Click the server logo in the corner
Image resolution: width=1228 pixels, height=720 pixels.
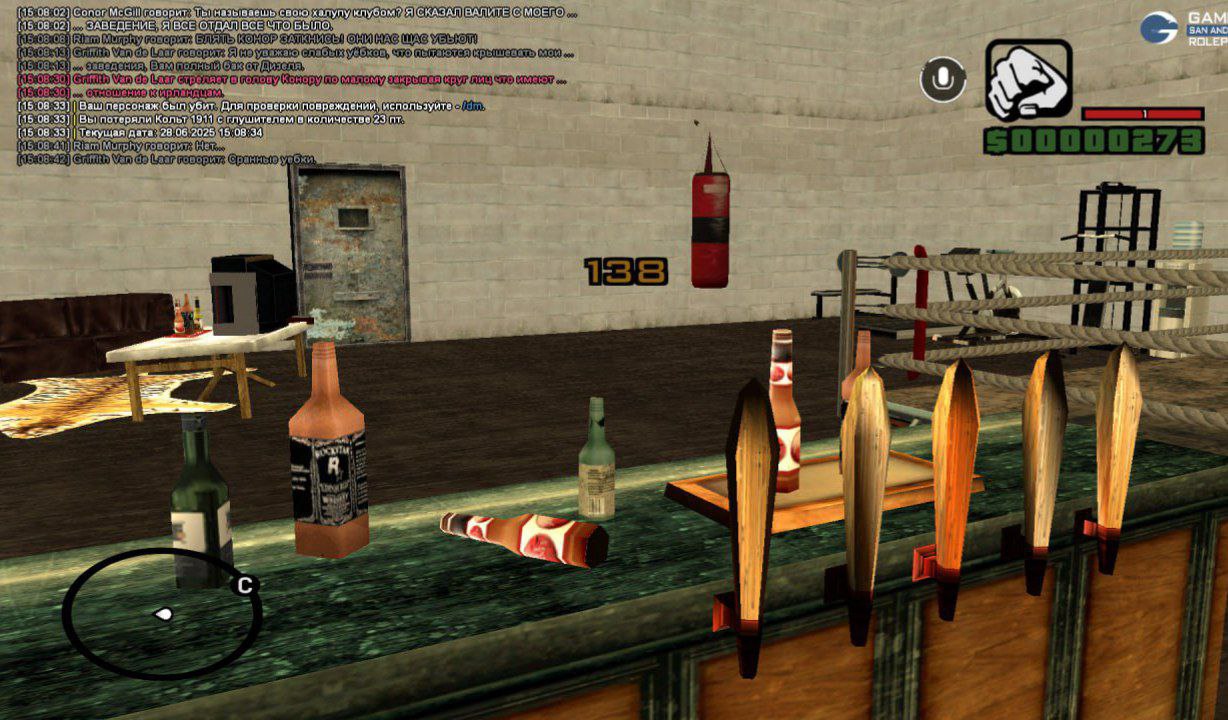(x=1160, y=28)
